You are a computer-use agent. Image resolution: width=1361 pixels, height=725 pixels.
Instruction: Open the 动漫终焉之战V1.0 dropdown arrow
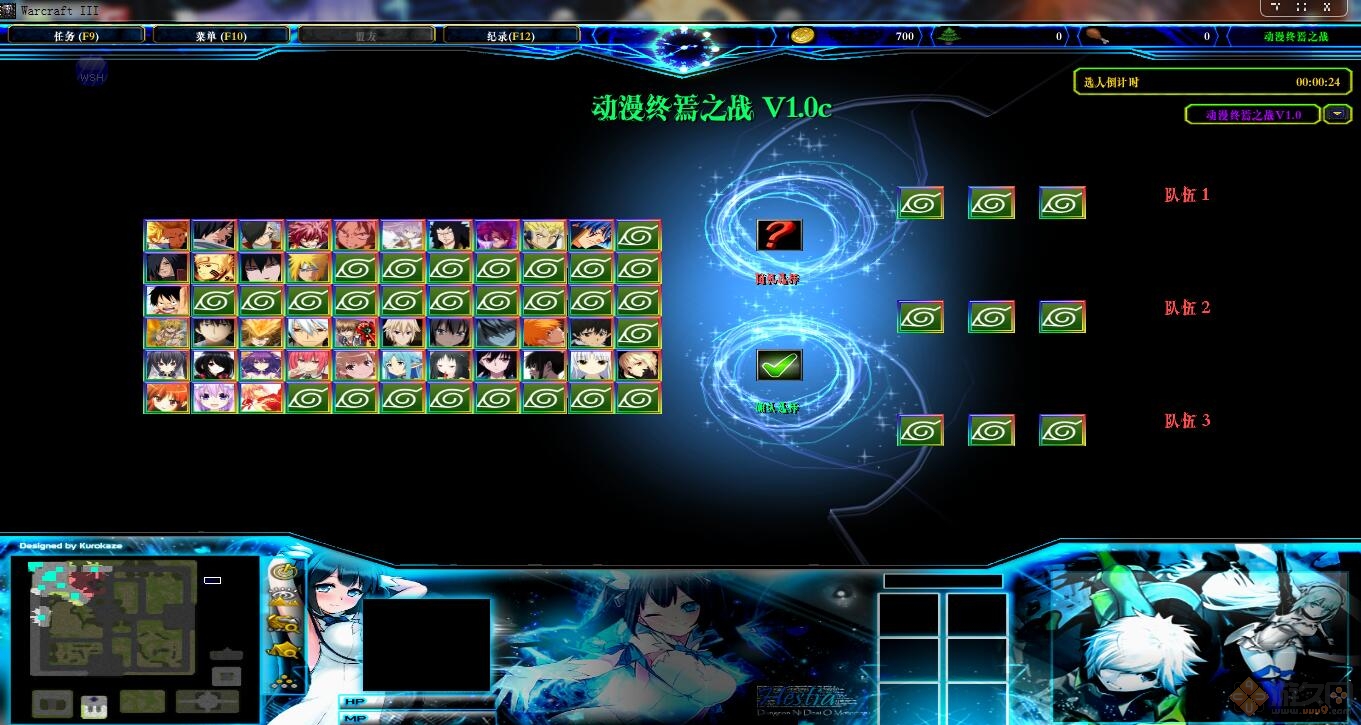(1337, 114)
